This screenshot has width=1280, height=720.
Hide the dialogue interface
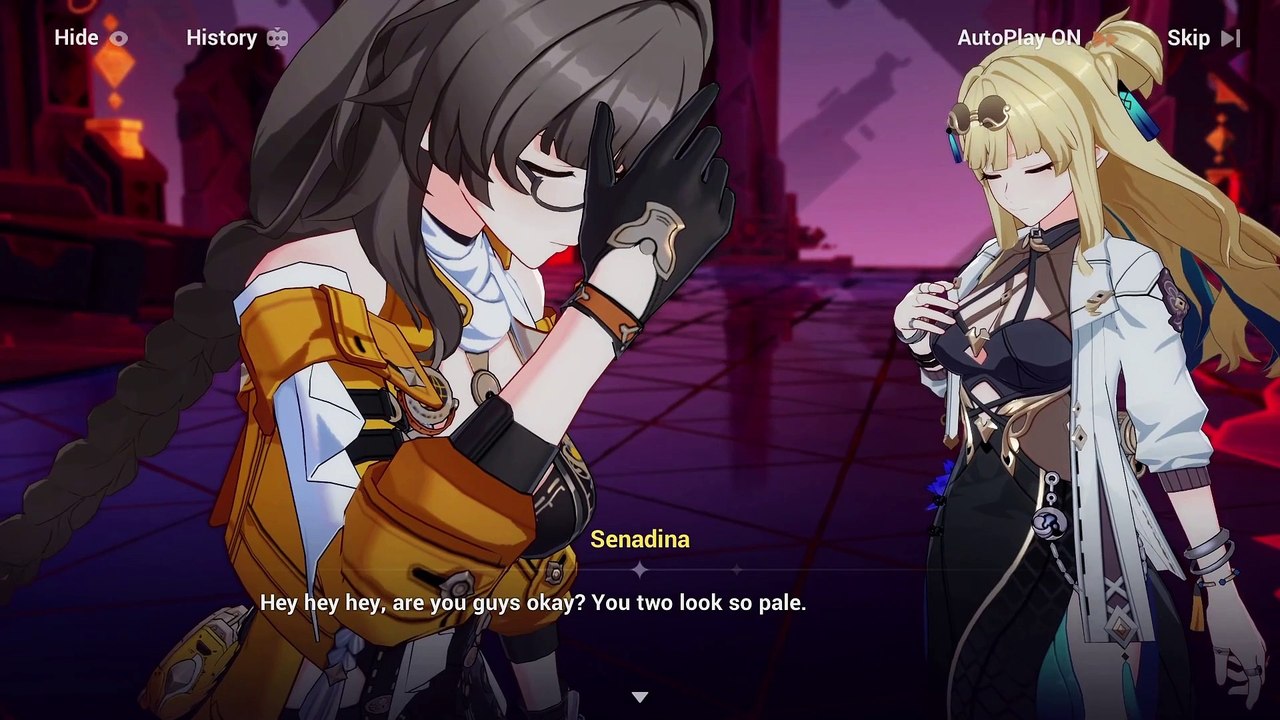(90, 38)
